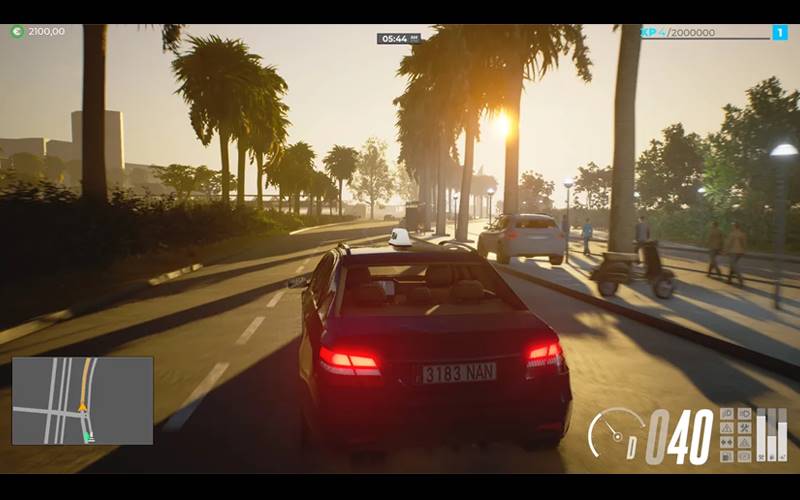Open the wrench repair status icon

(745, 428)
